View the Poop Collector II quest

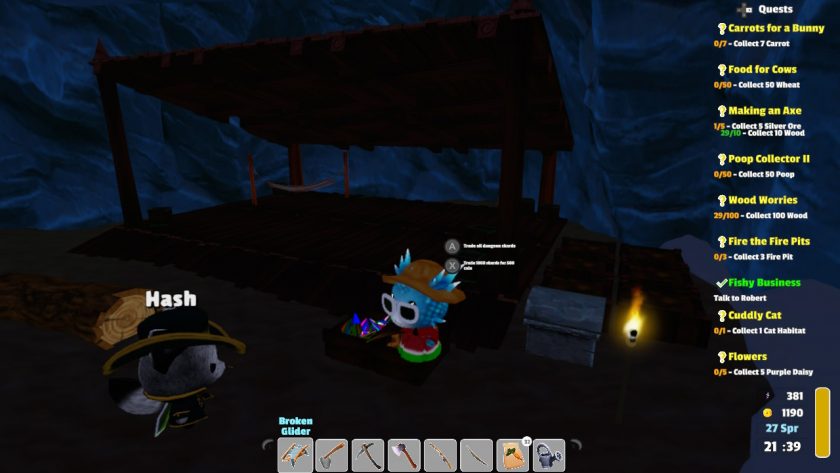pos(768,159)
